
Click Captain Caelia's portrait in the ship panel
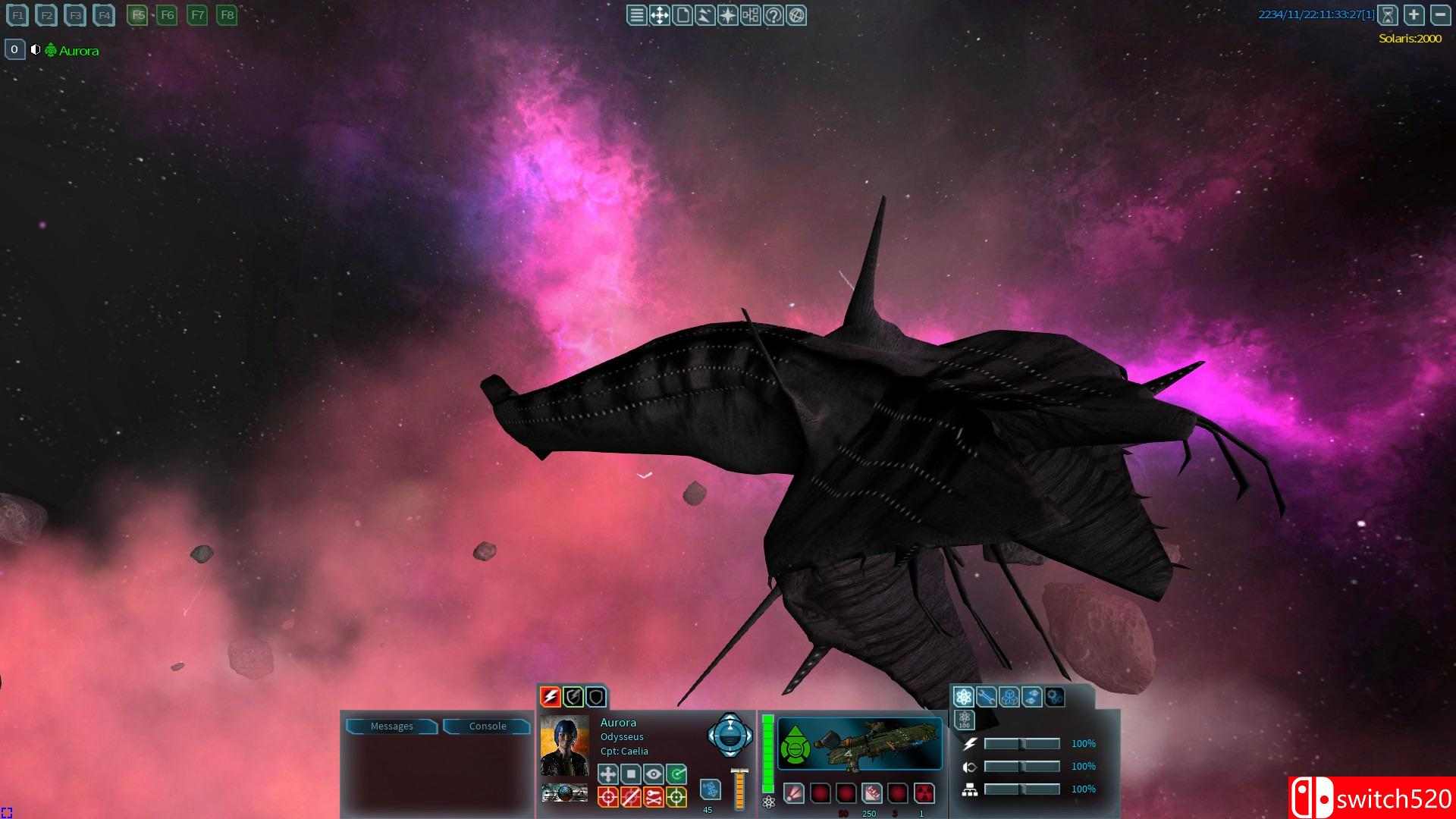(x=564, y=747)
